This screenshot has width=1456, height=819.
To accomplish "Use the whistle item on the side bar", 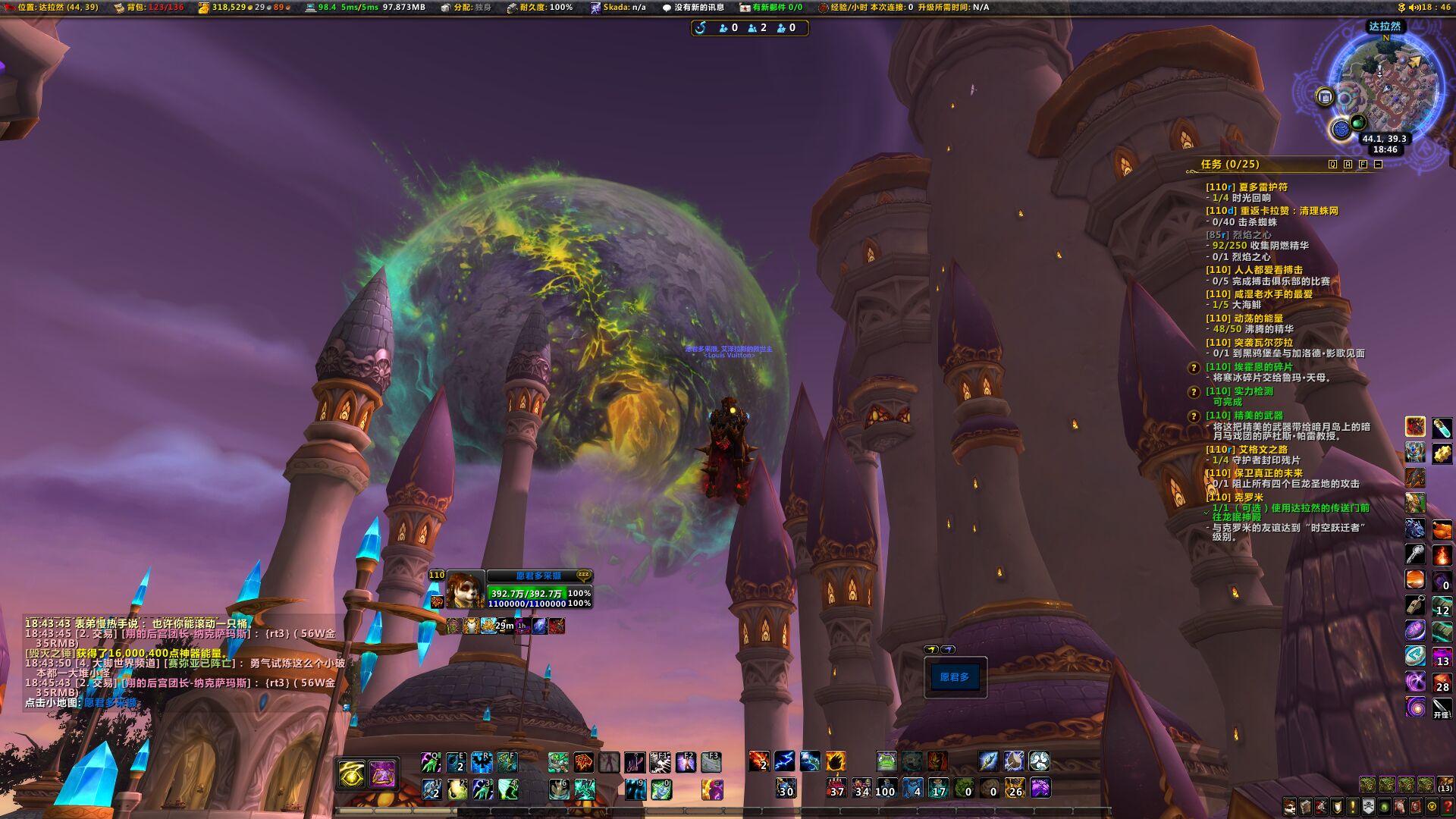I will click(x=1415, y=604).
